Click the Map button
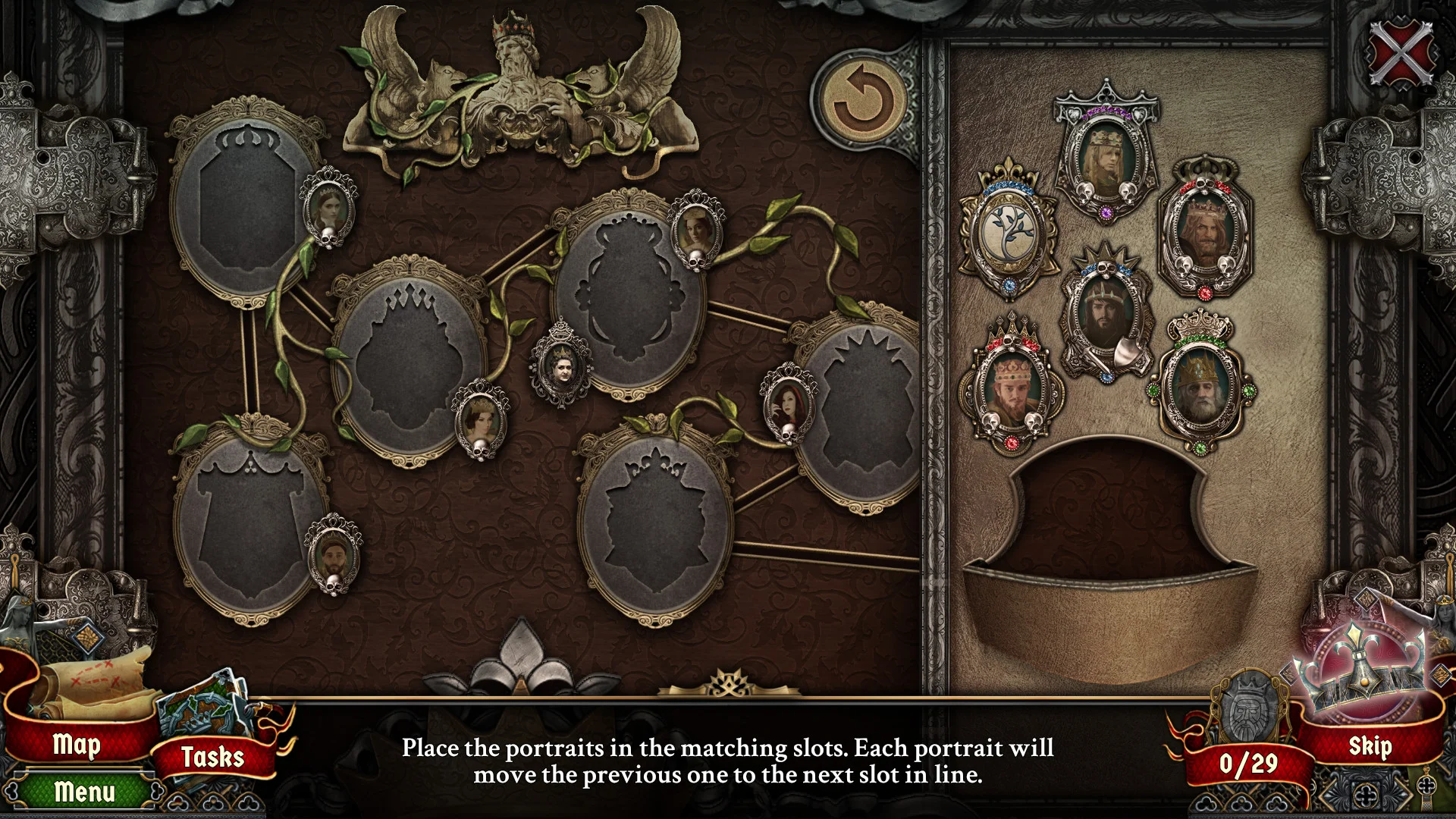Image resolution: width=1456 pixels, height=819 pixels. point(78,745)
